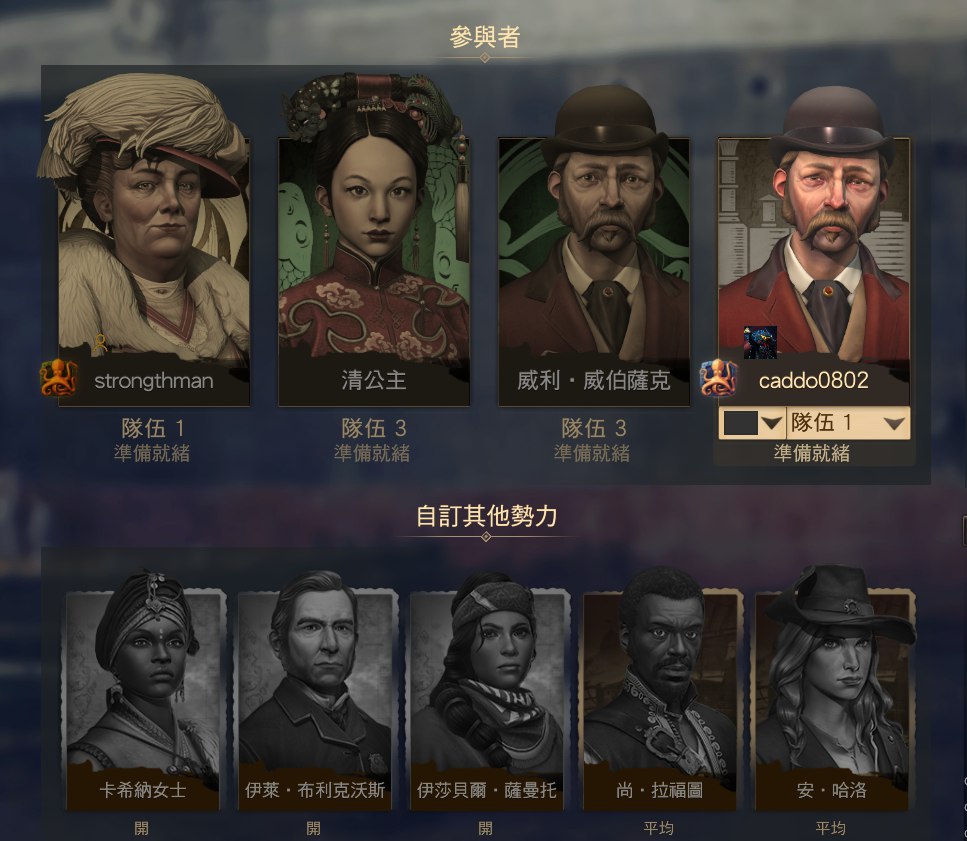Click caddo0802's small avatar icon
Screen dimensions: 967x841
click(759, 342)
